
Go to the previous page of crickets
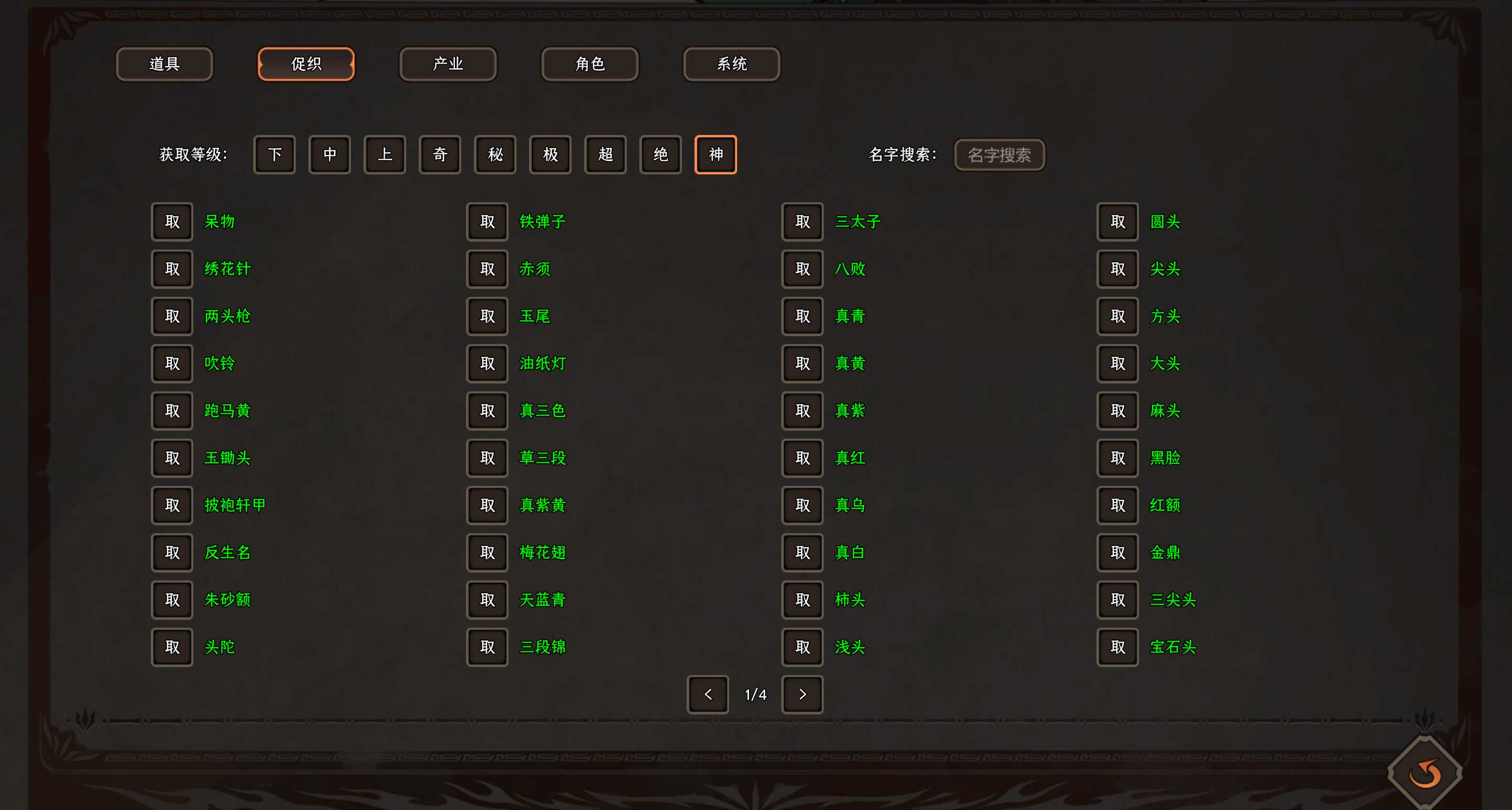pyautogui.click(x=707, y=694)
